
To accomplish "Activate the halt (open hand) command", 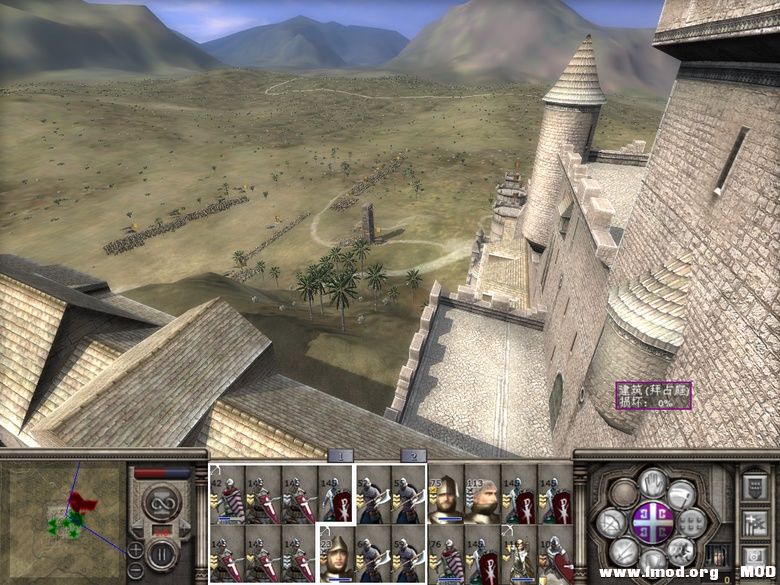I will point(653,483).
